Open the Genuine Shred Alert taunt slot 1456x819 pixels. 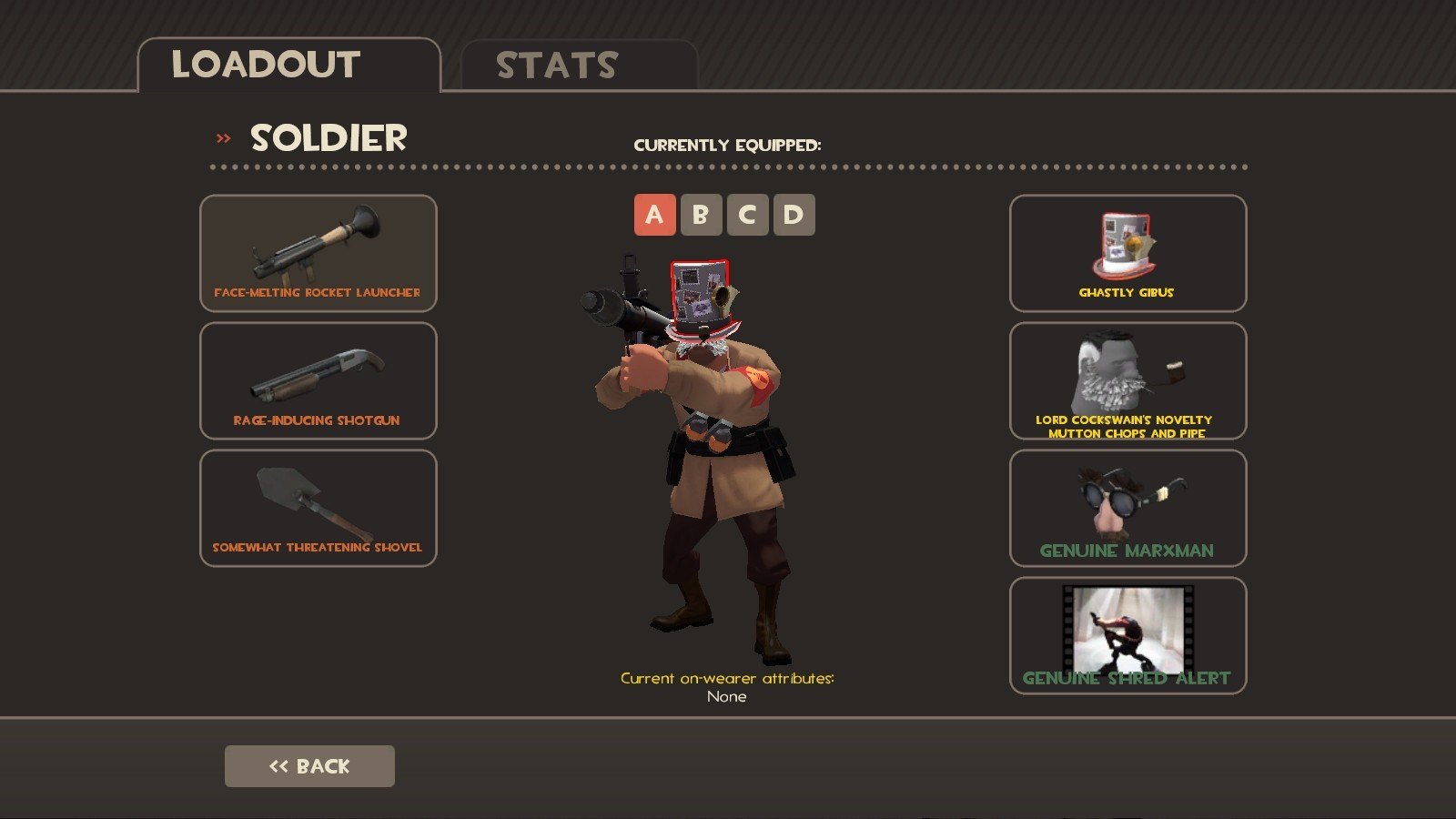coord(1127,635)
